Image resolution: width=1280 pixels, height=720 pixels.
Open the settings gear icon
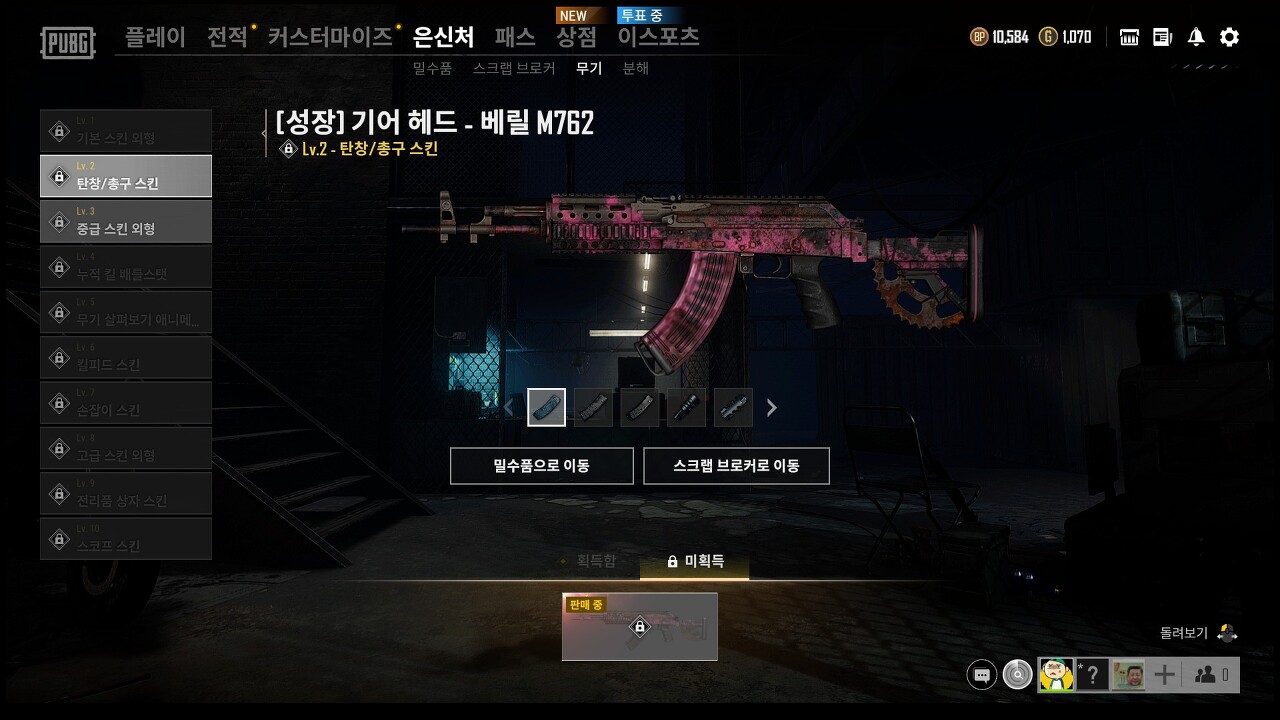(1228, 36)
